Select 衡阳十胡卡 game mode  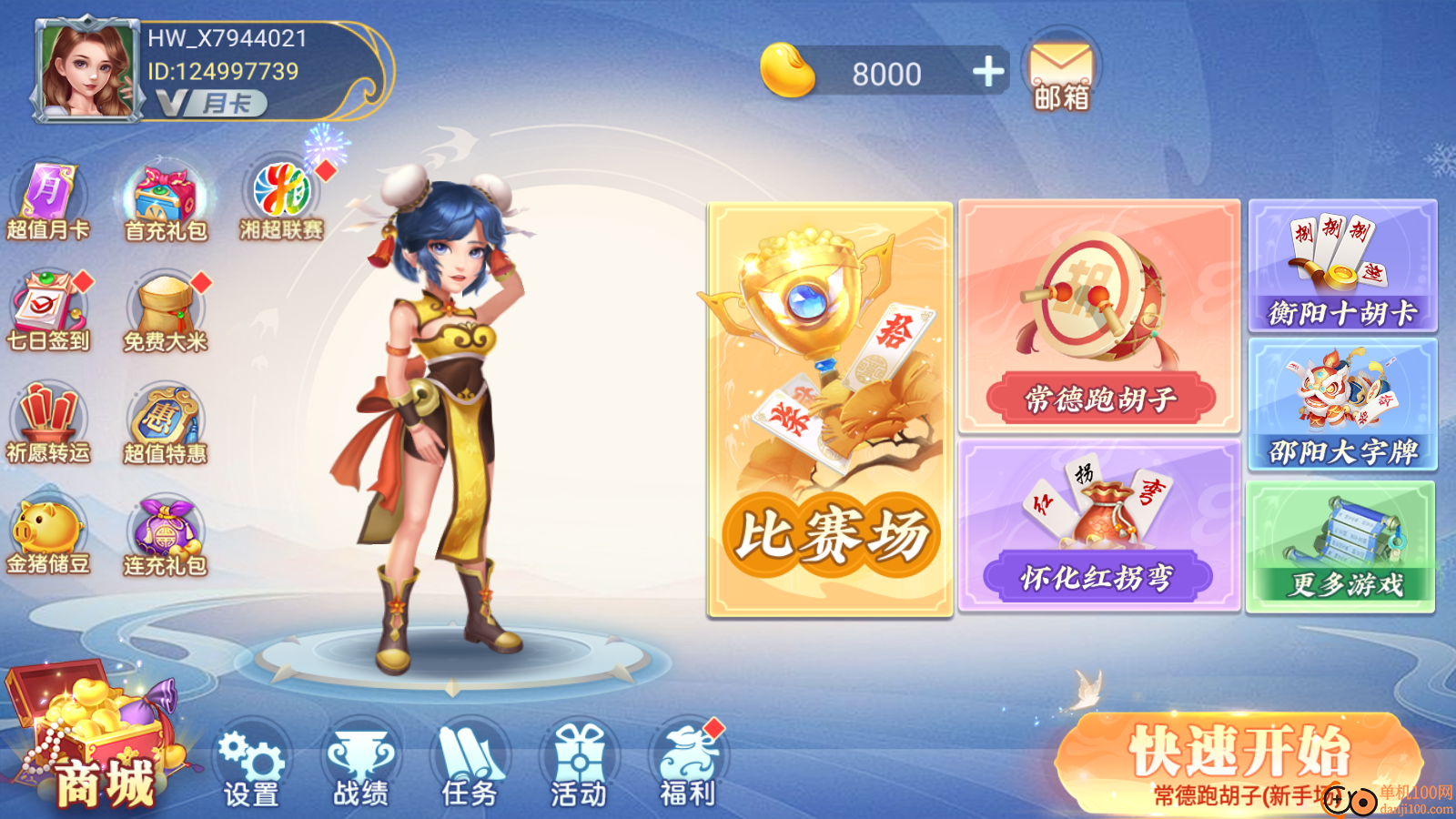click(1342, 268)
